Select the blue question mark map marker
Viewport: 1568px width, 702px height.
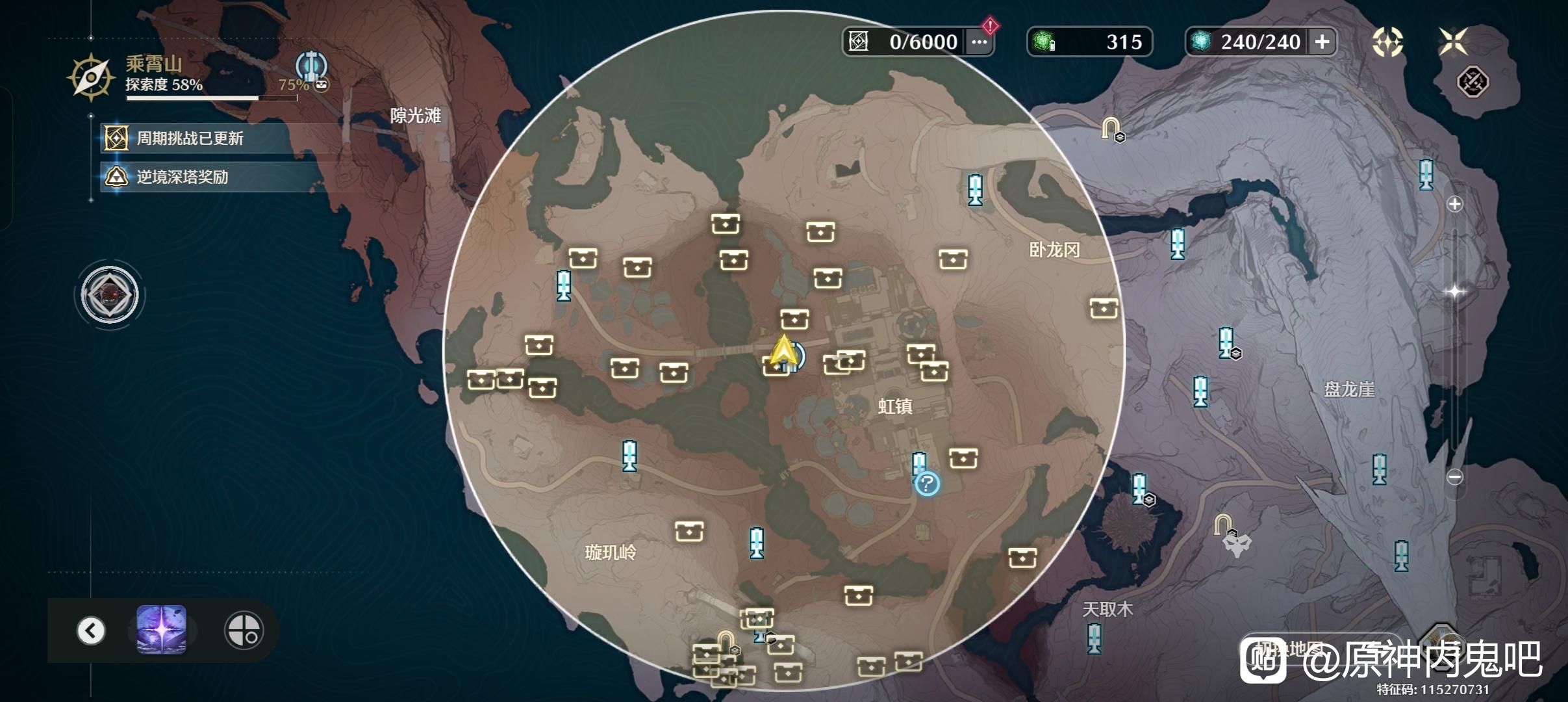pyautogui.click(x=927, y=484)
